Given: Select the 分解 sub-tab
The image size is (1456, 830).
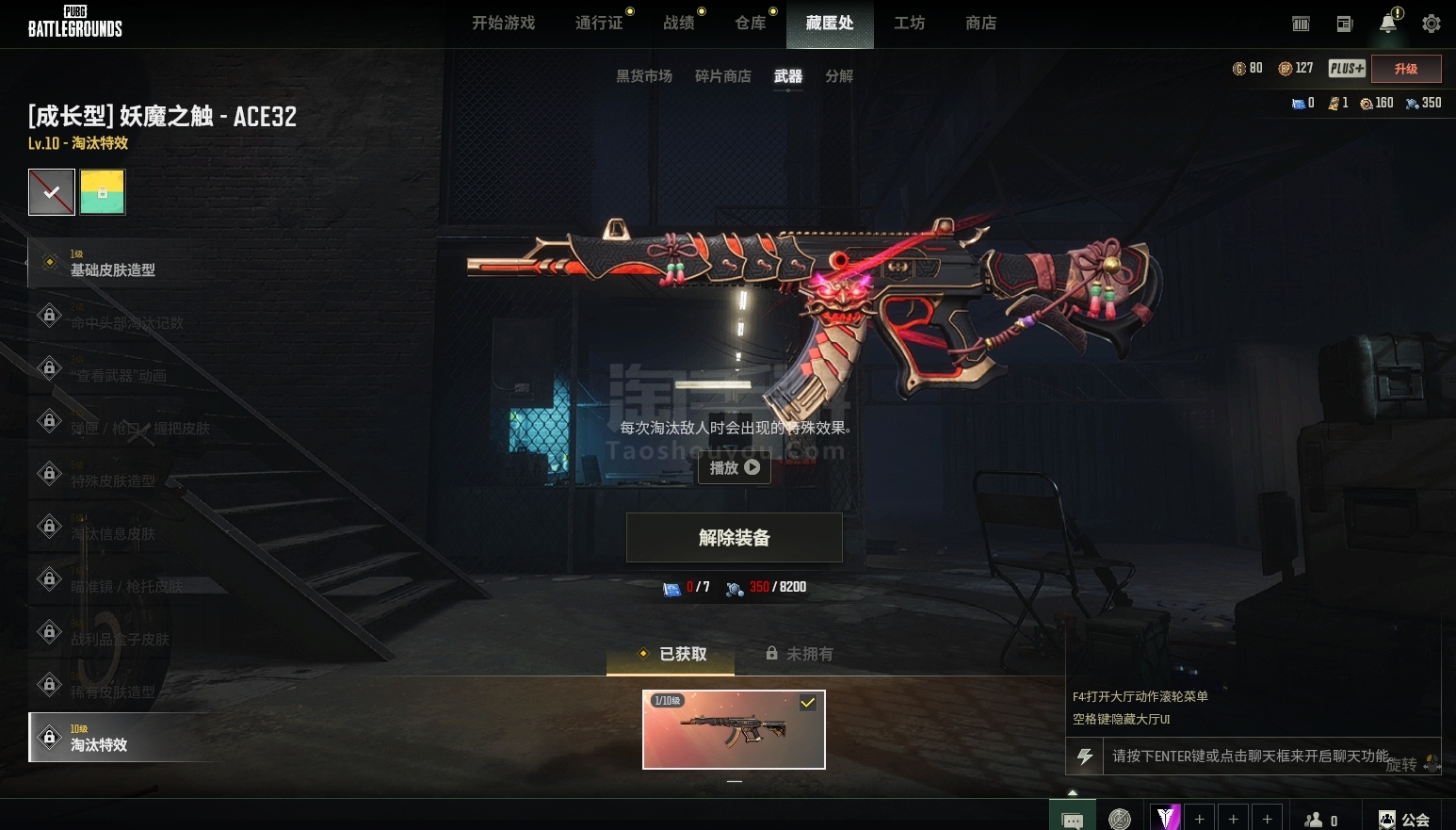Looking at the screenshot, I should 838,76.
